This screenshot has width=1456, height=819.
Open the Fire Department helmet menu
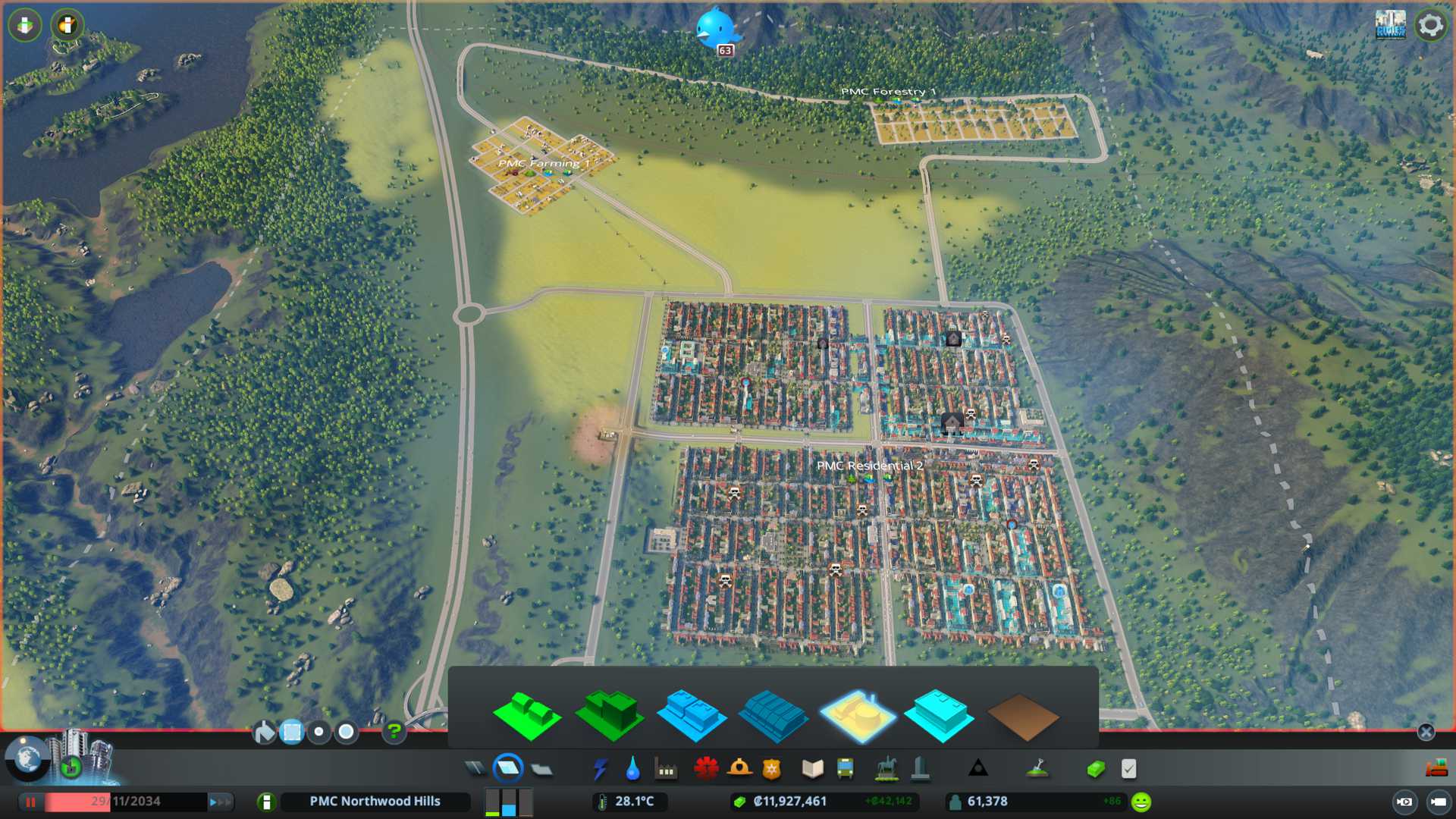tap(739, 769)
